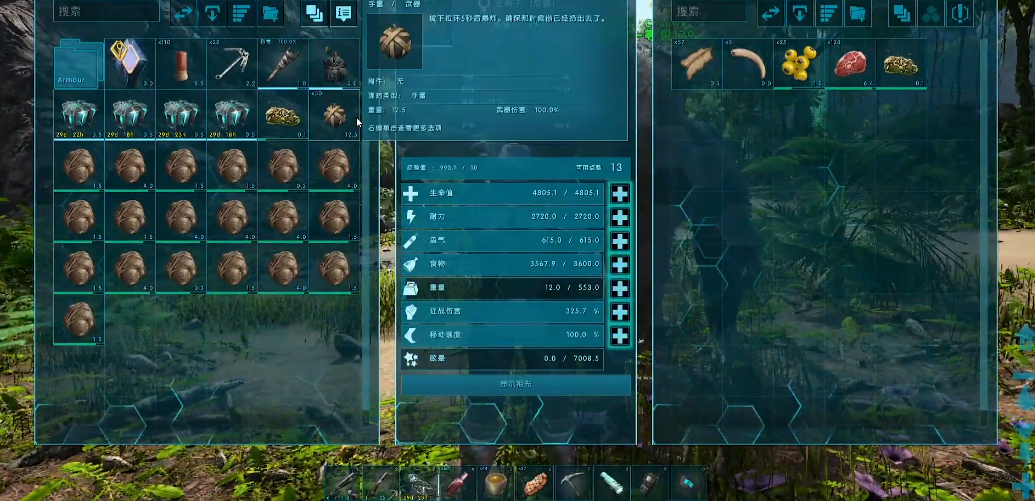Level up the food stat
The width and height of the screenshot is (1035, 501).
(620, 265)
